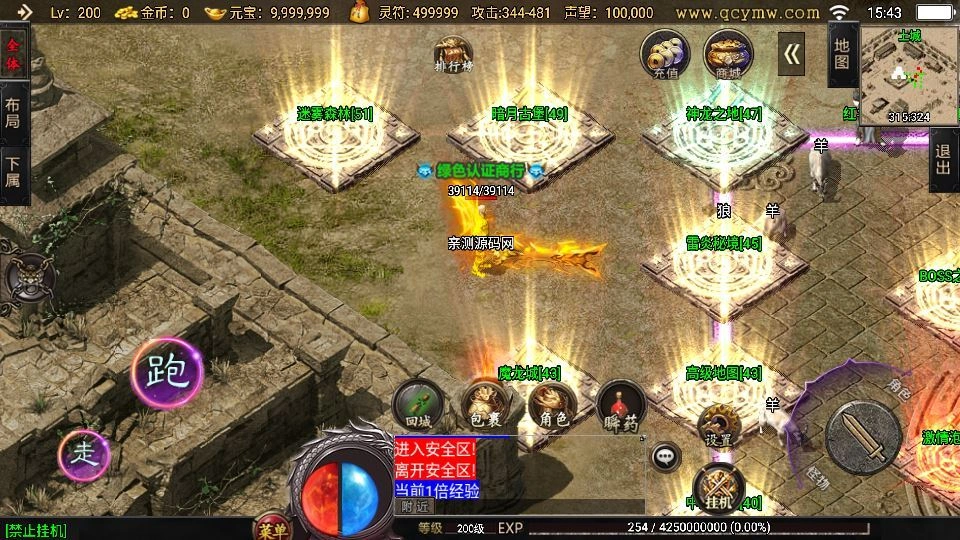Image resolution: width=960 pixels, height=540 pixels.
Task: Open the 排行榜 ranking board
Action: [453, 56]
